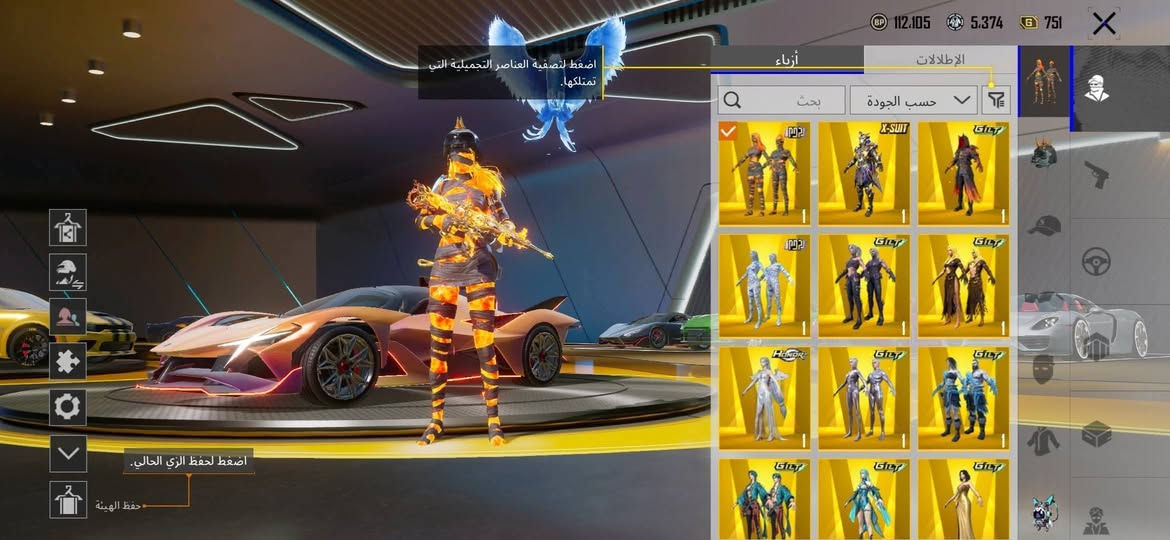Click the puzzle piece icon
The image size is (1170, 540).
[68, 361]
